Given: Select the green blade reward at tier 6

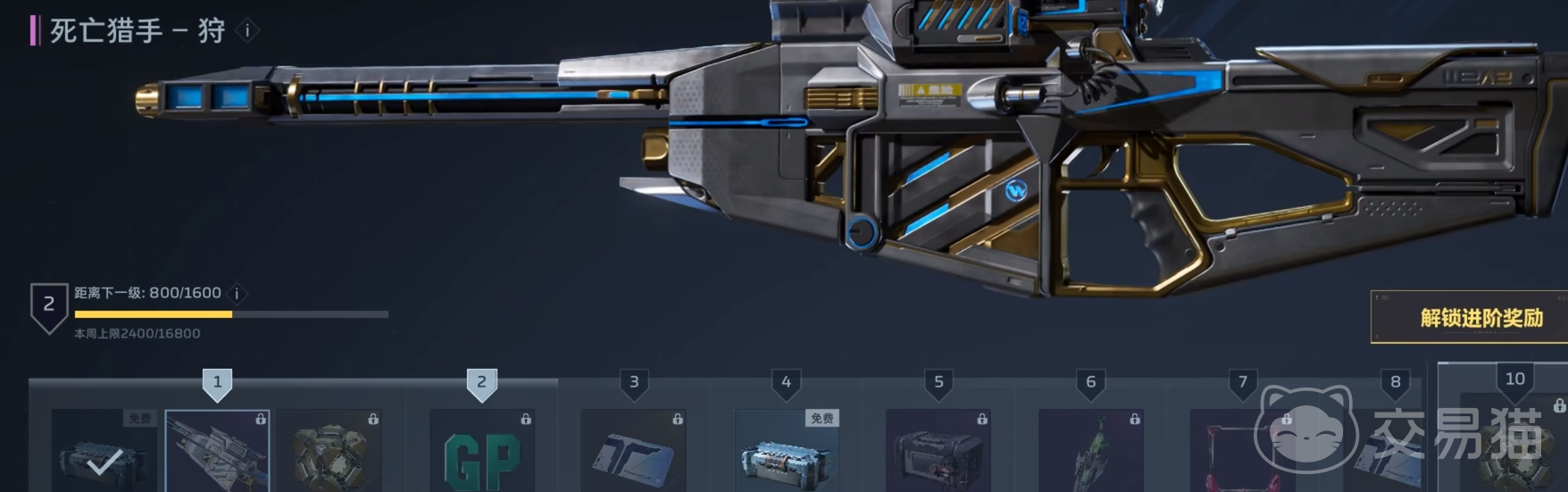Looking at the screenshot, I should [x=1090, y=453].
